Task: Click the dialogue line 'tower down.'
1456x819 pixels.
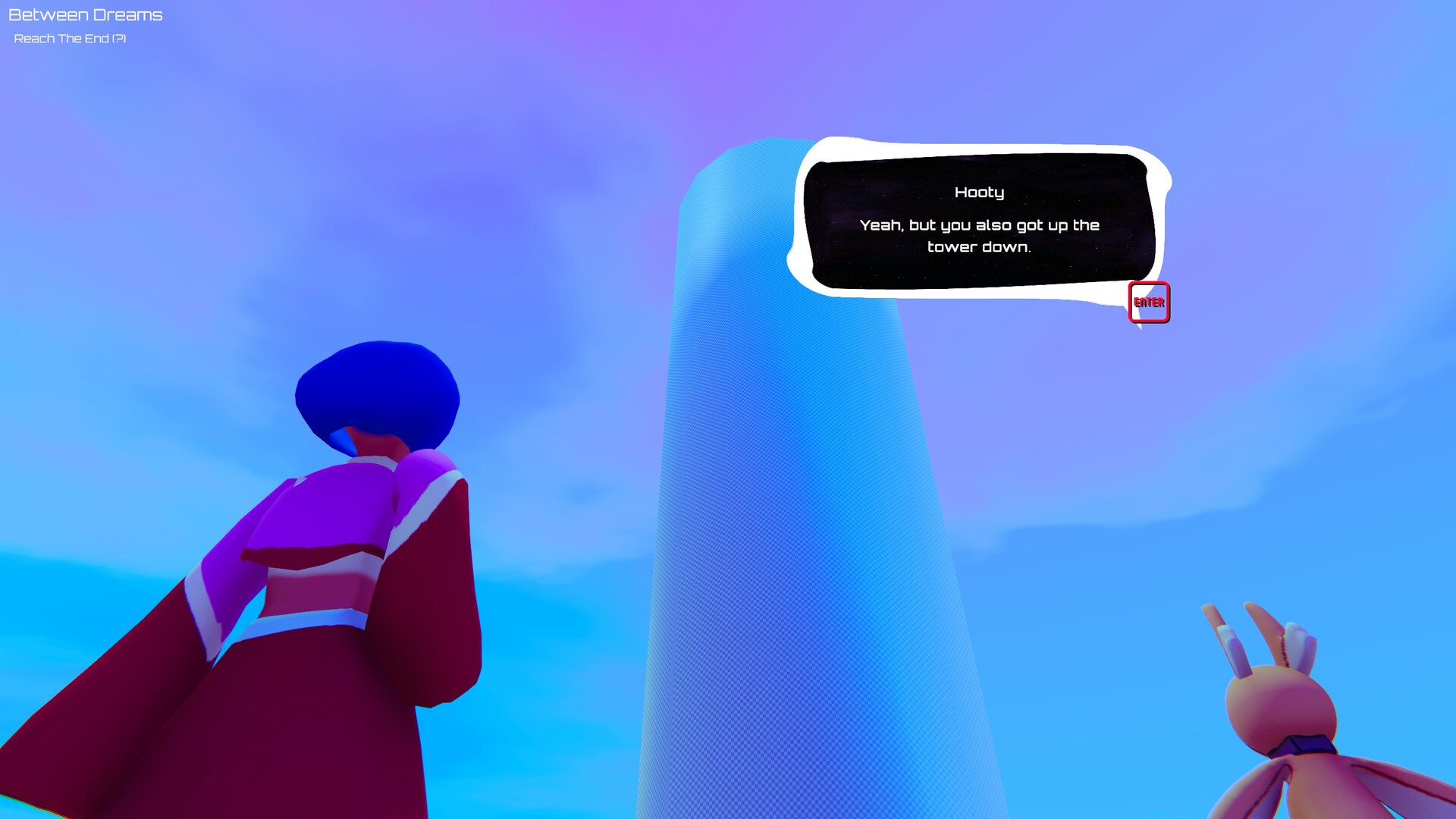Action: (x=981, y=246)
